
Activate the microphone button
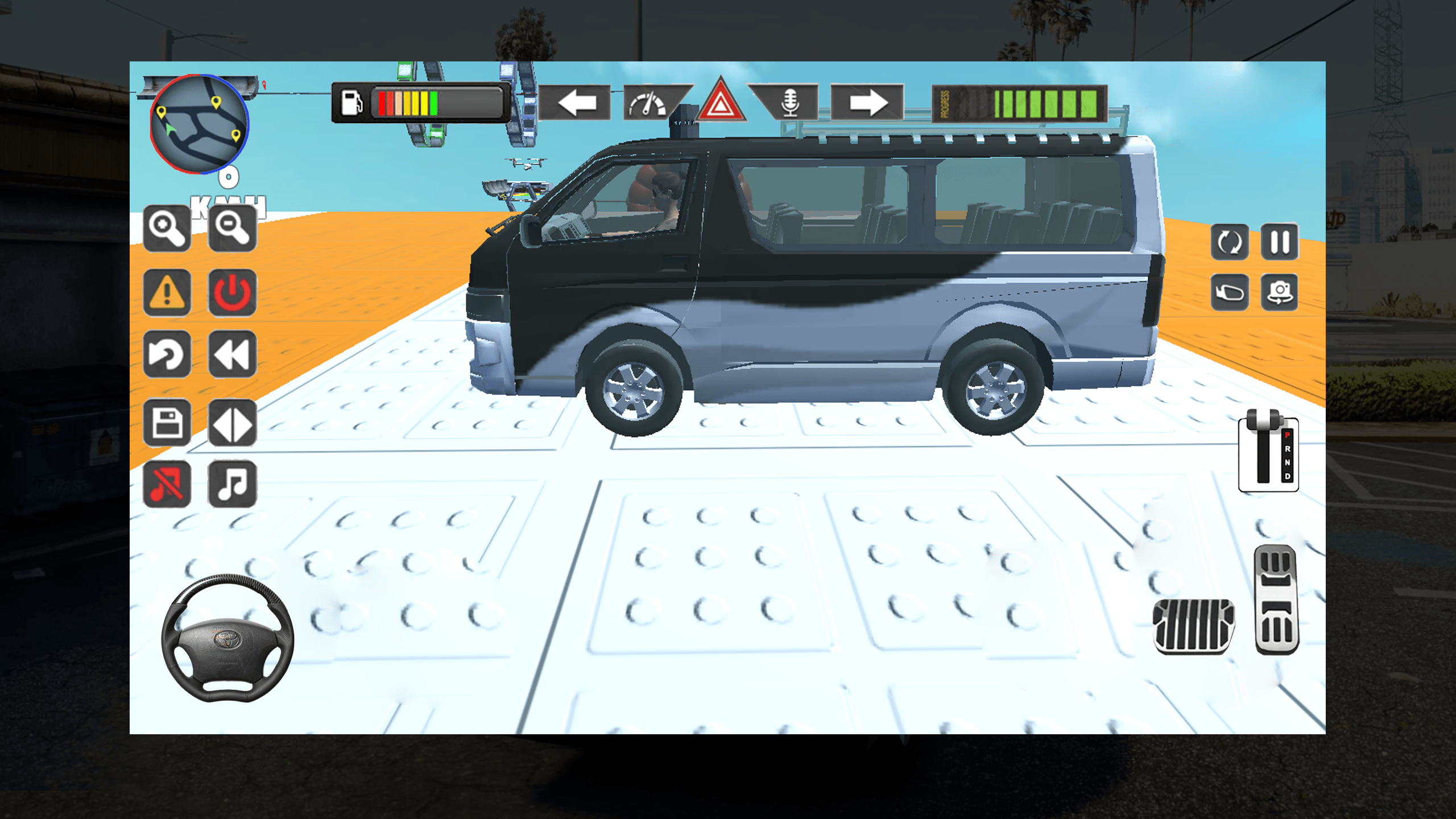pyautogui.click(x=790, y=103)
